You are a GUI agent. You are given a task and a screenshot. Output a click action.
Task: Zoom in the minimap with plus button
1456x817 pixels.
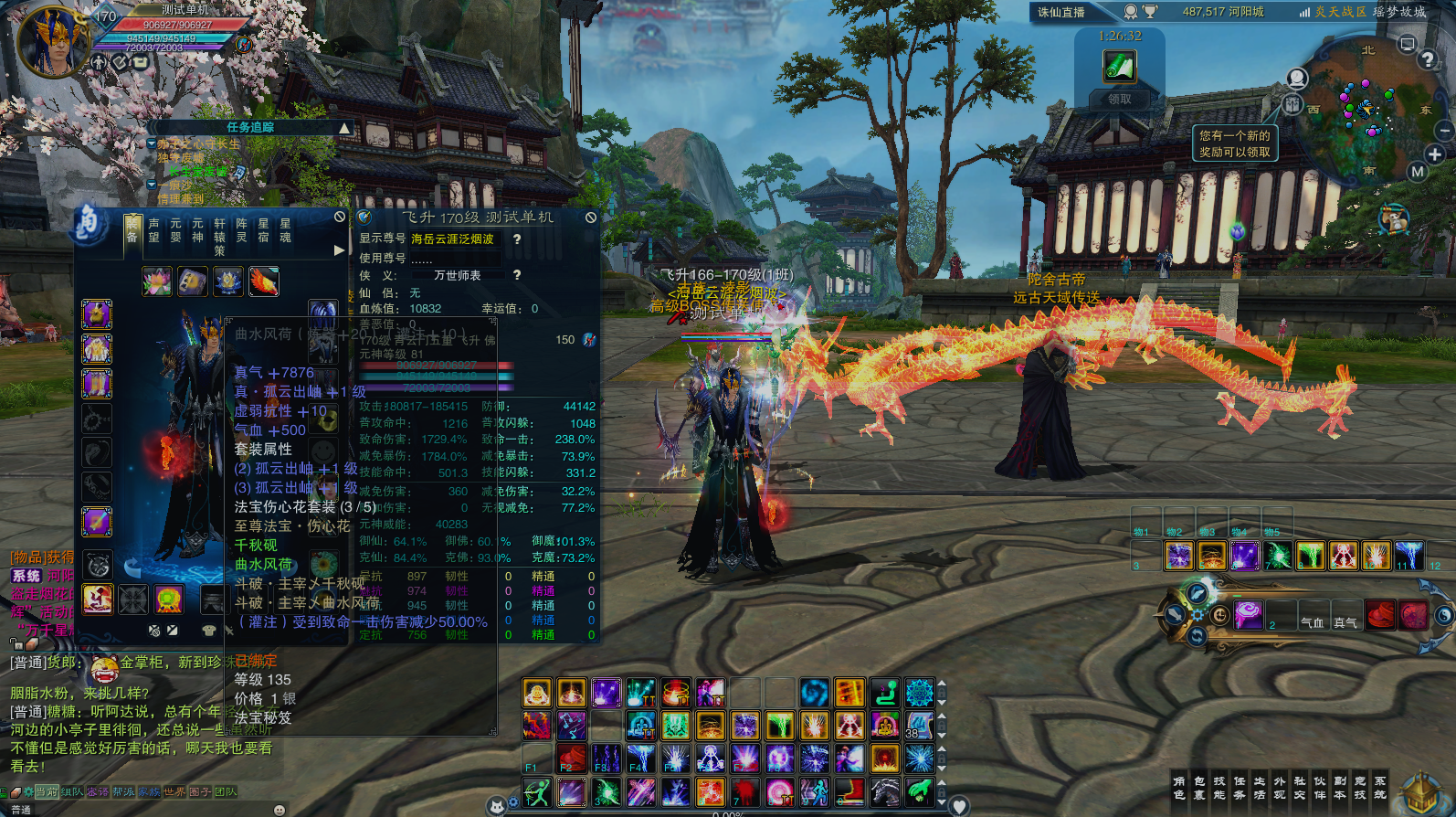1435,154
